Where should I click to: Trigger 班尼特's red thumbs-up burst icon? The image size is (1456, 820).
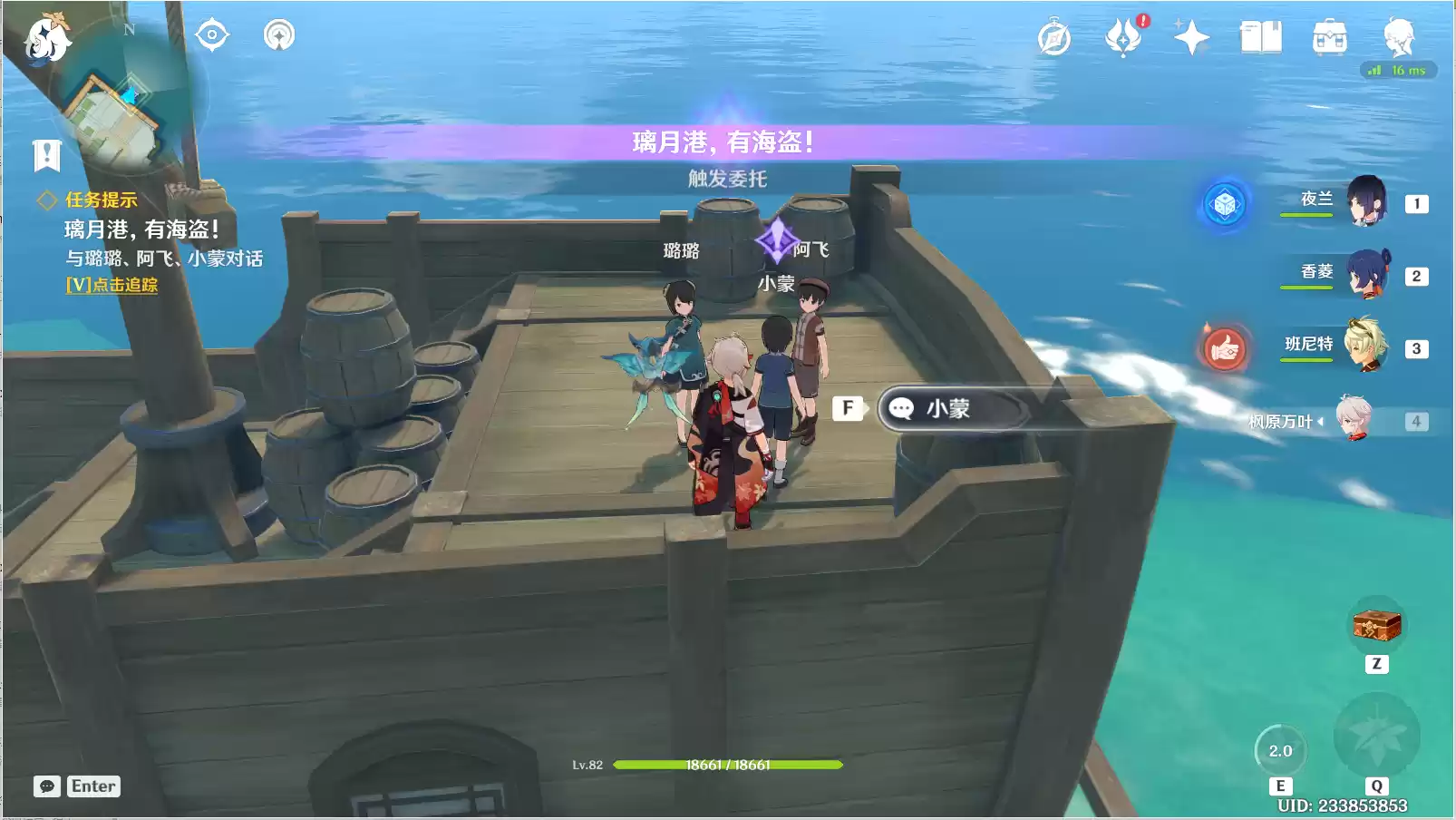point(1225,348)
